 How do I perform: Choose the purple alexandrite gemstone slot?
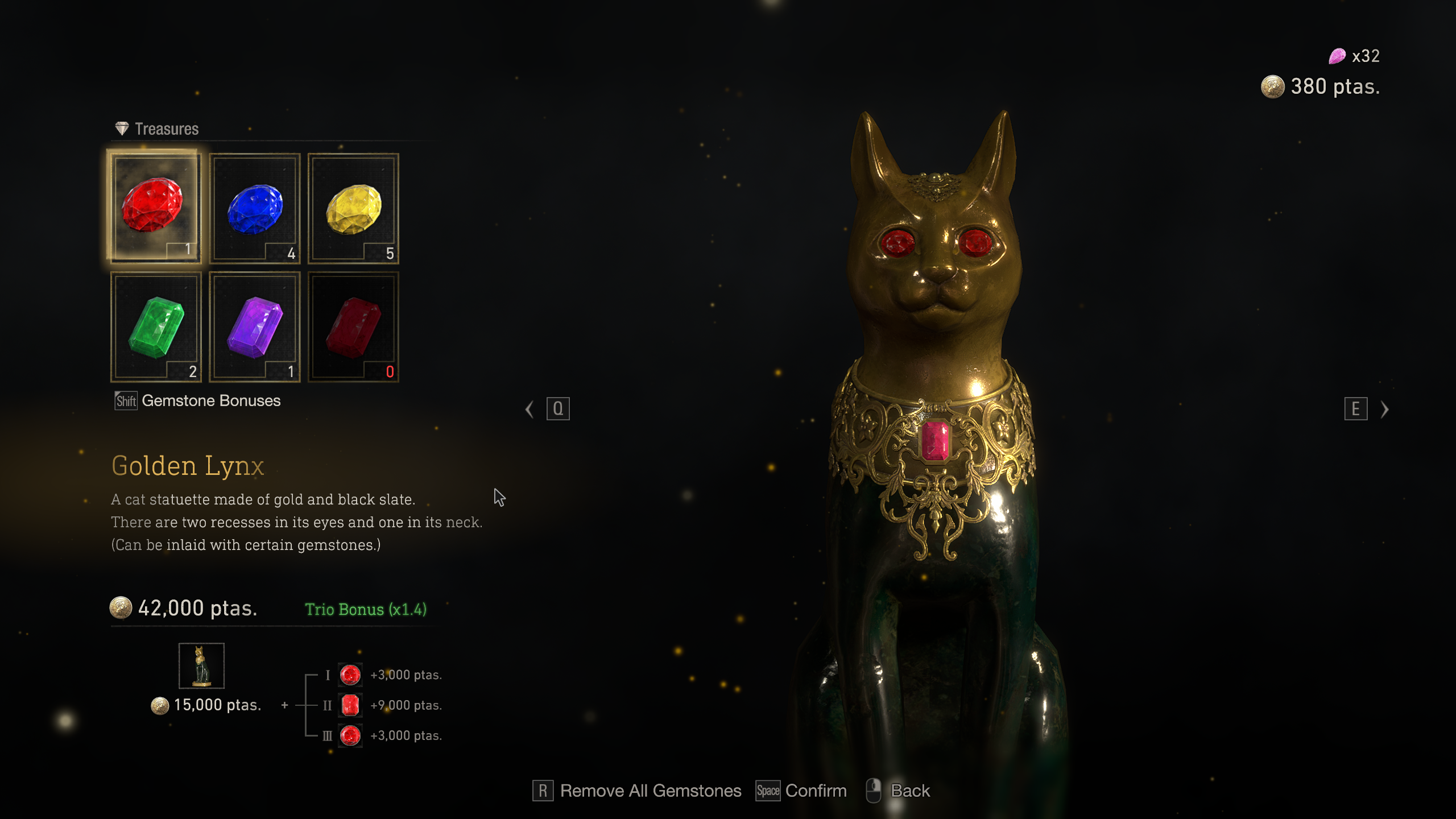pyautogui.click(x=254, y=326)
